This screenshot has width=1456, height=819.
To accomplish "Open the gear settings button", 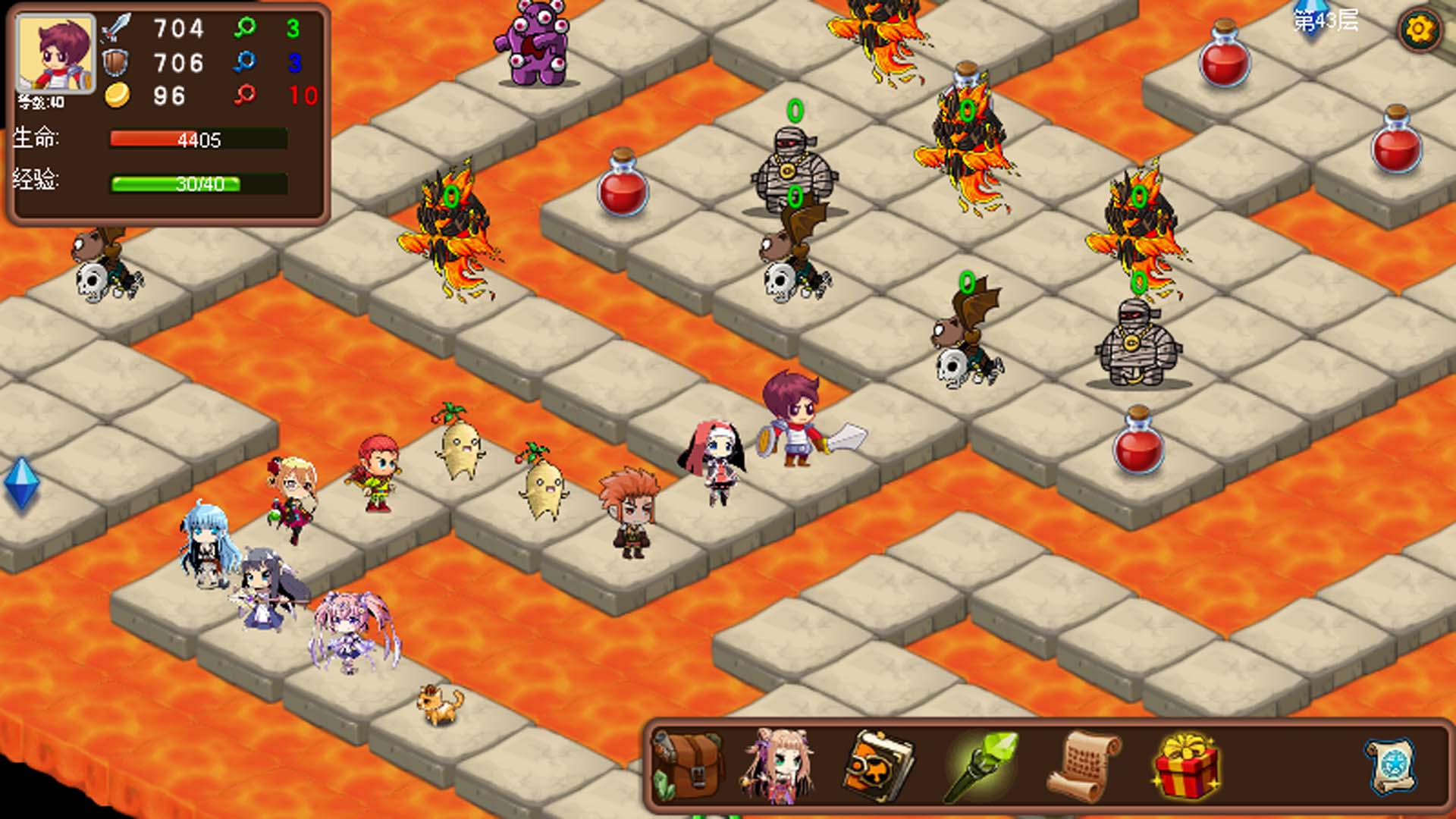I will (1418, 30).
